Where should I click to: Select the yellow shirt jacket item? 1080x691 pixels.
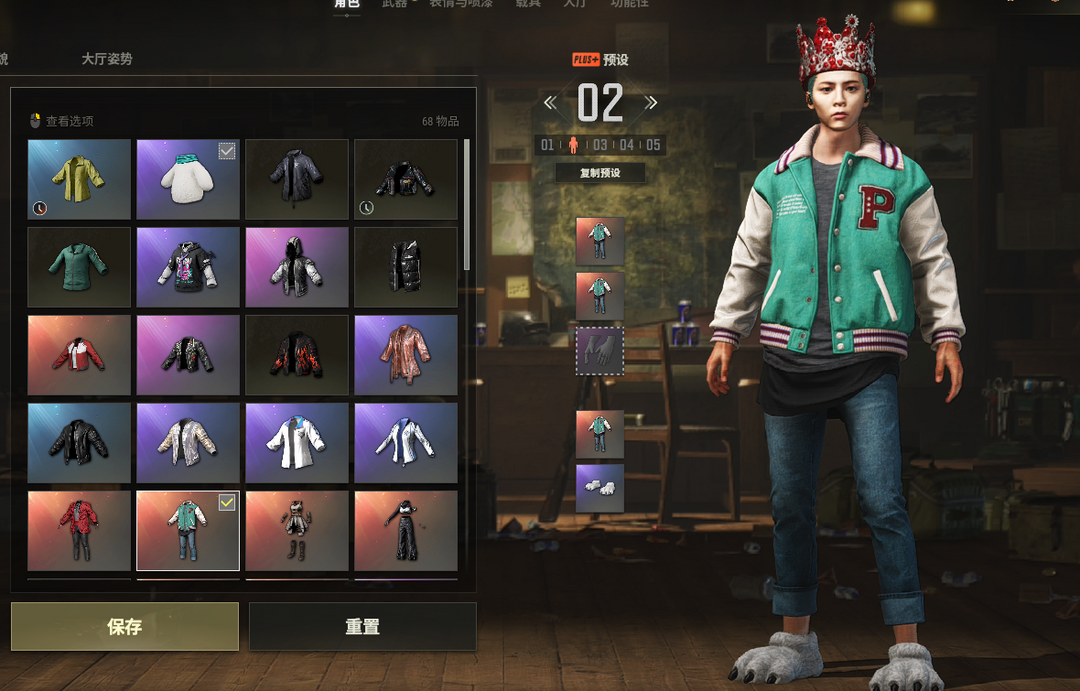point(79,179)
